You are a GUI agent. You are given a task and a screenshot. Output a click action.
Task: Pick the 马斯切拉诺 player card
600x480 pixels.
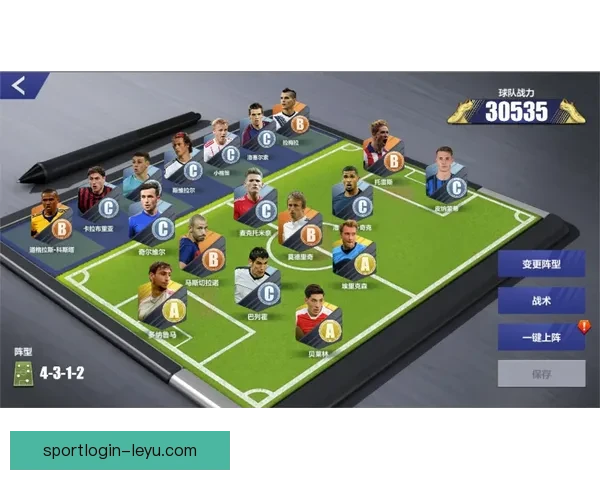(201, 243)
